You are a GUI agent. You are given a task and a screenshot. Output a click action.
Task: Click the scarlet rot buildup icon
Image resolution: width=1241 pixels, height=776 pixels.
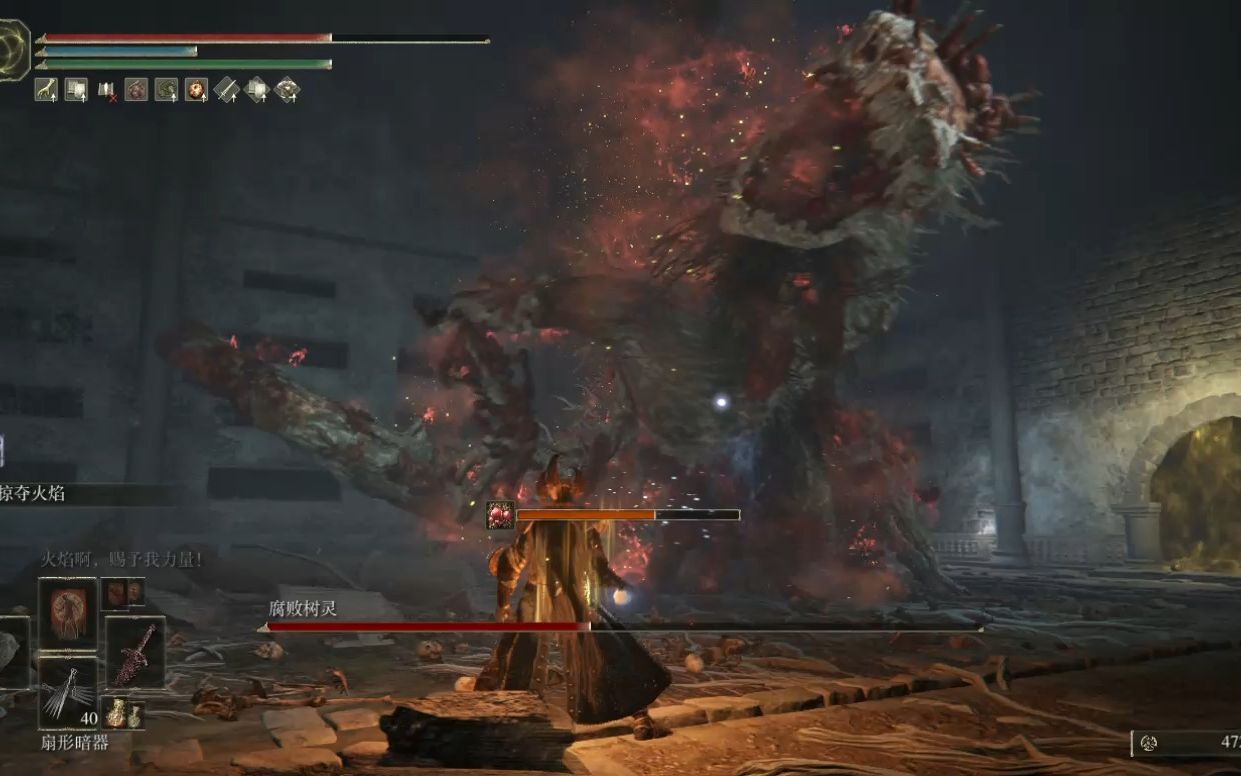(x=500, y=515)
